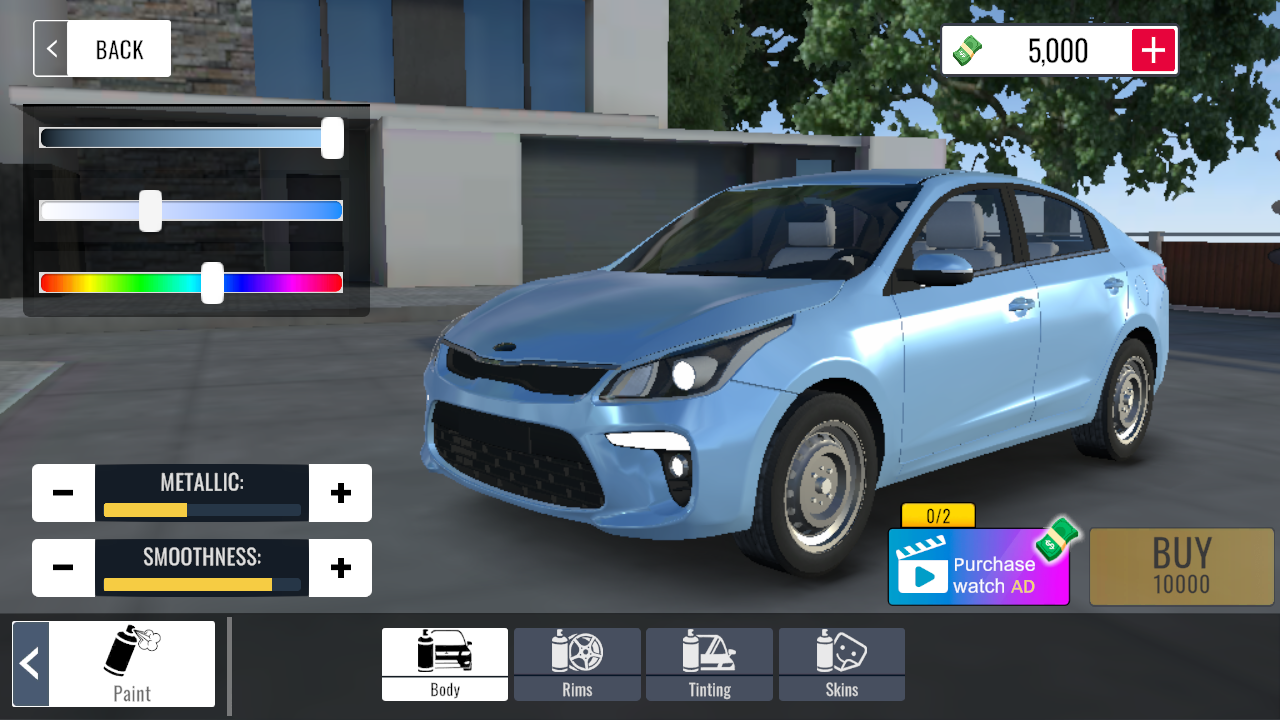This screenshot has height=720, width=1280.
Task: Click the white-to-blue saturation slider
Action: pyautogui.click(x=191, y=210)
